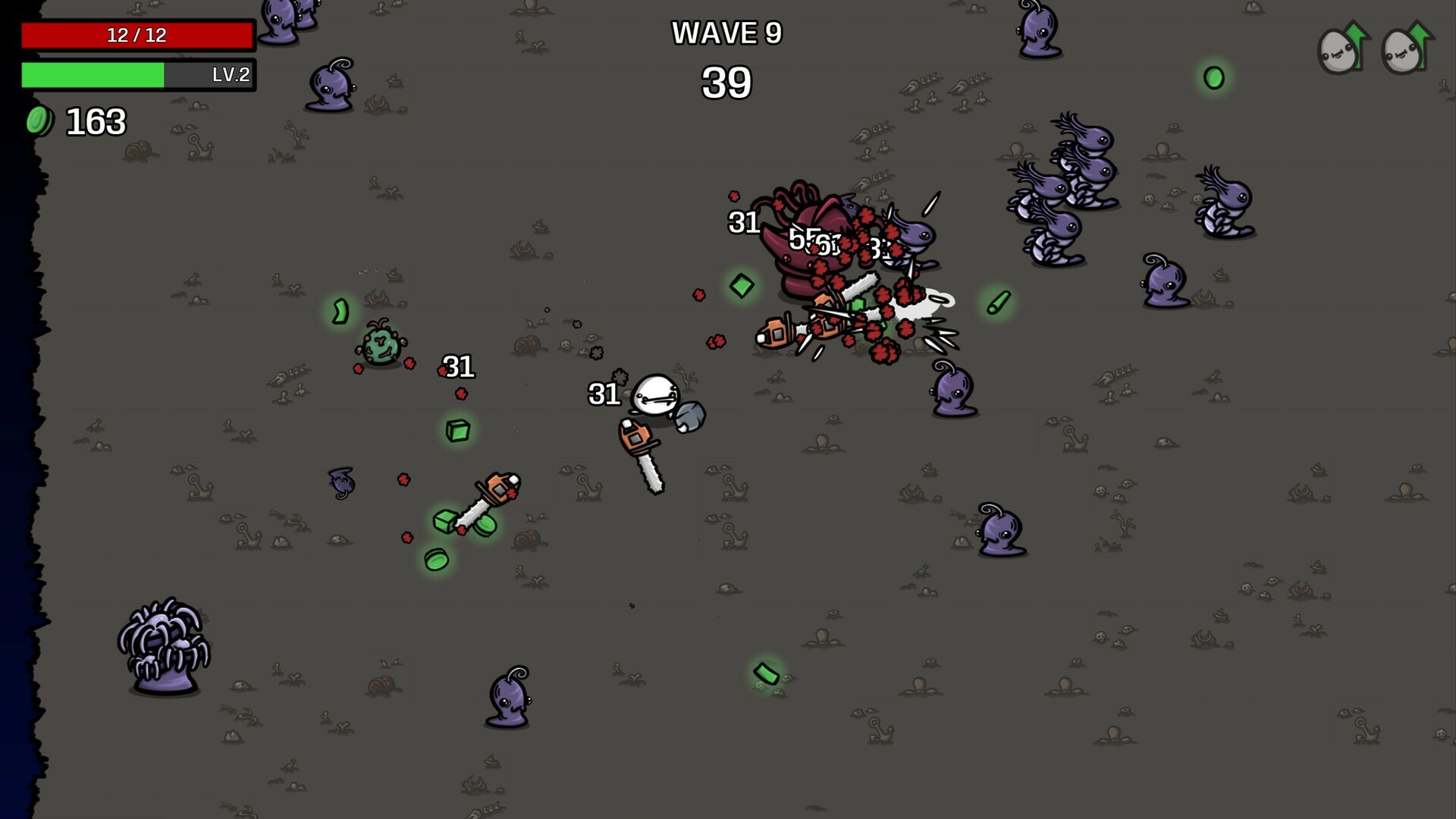Viewport: 1456px width, 819px height.
Task: Click the green egg pickup near top-right
Action: [1215, 76]
